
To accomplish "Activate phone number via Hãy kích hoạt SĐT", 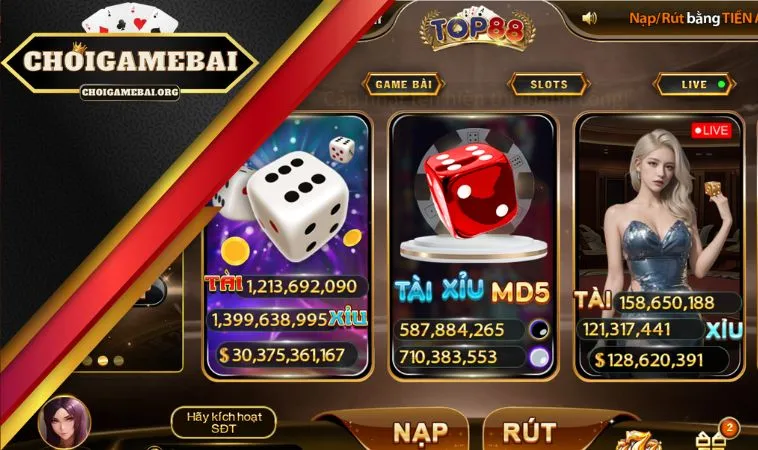I will 223,423.
